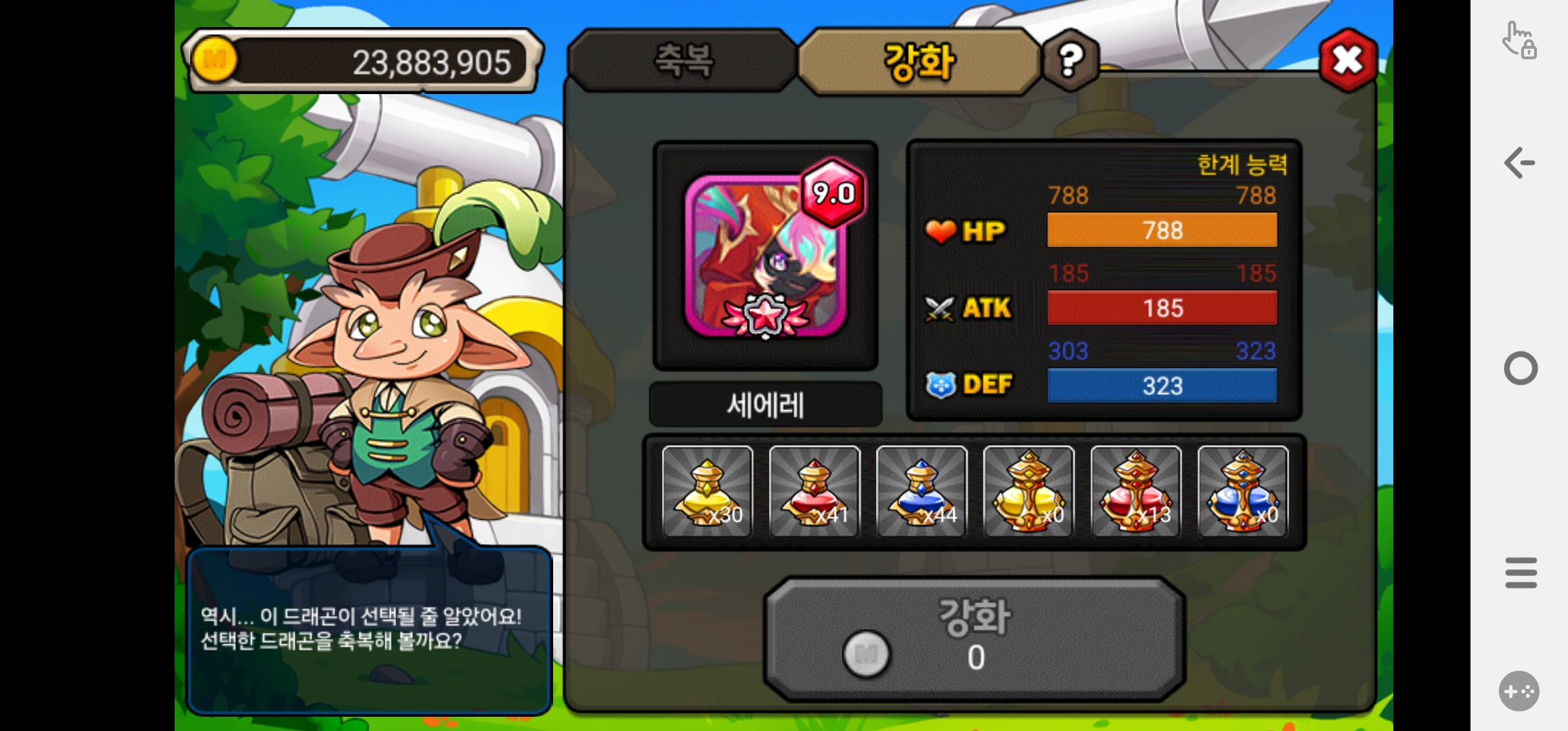Select the large yellow potion x0
1568x731 pixels.
[1028, 491]
